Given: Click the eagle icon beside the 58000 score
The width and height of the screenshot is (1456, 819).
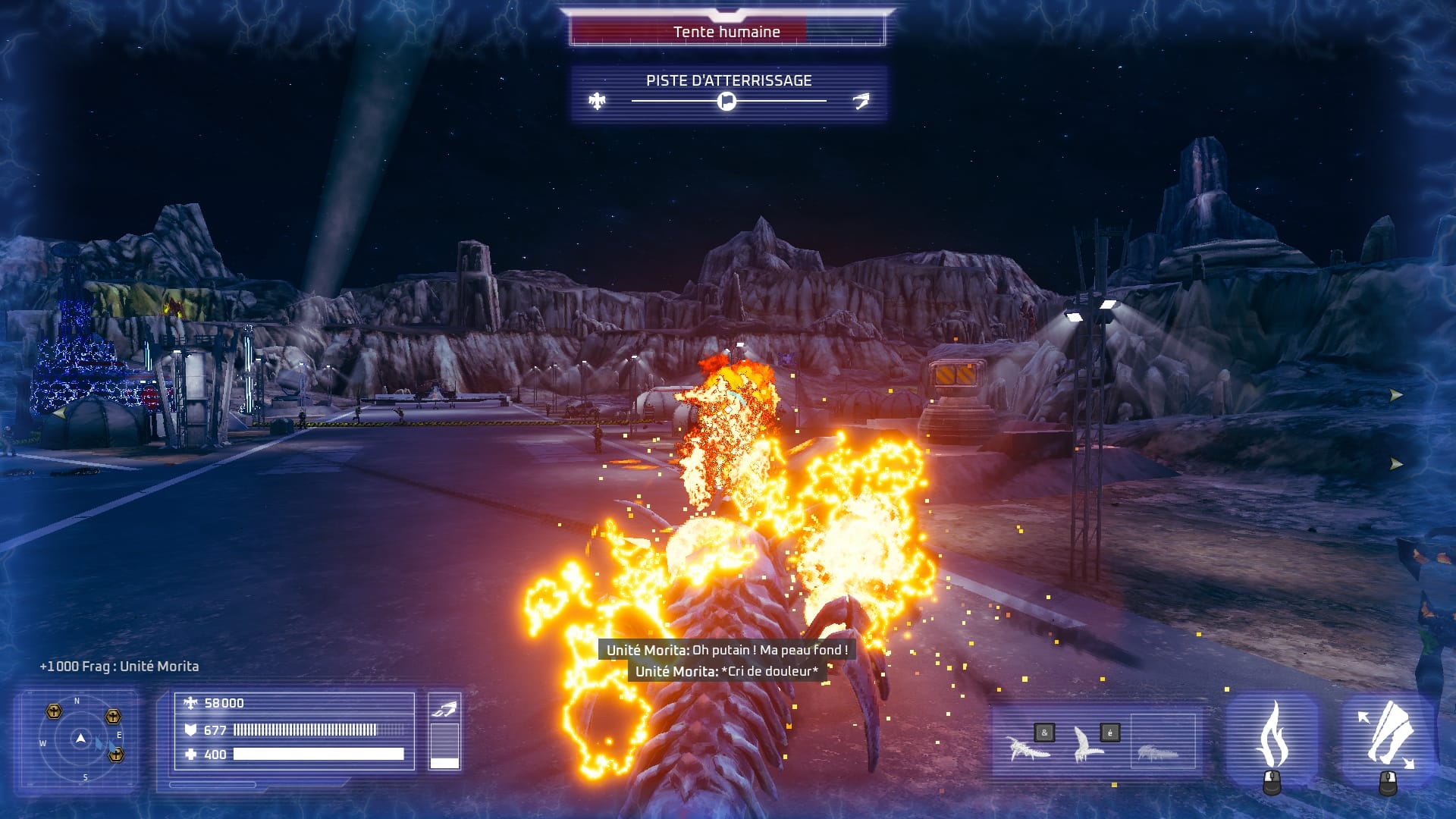Looking at the screenshot, I should click(190, 703).
